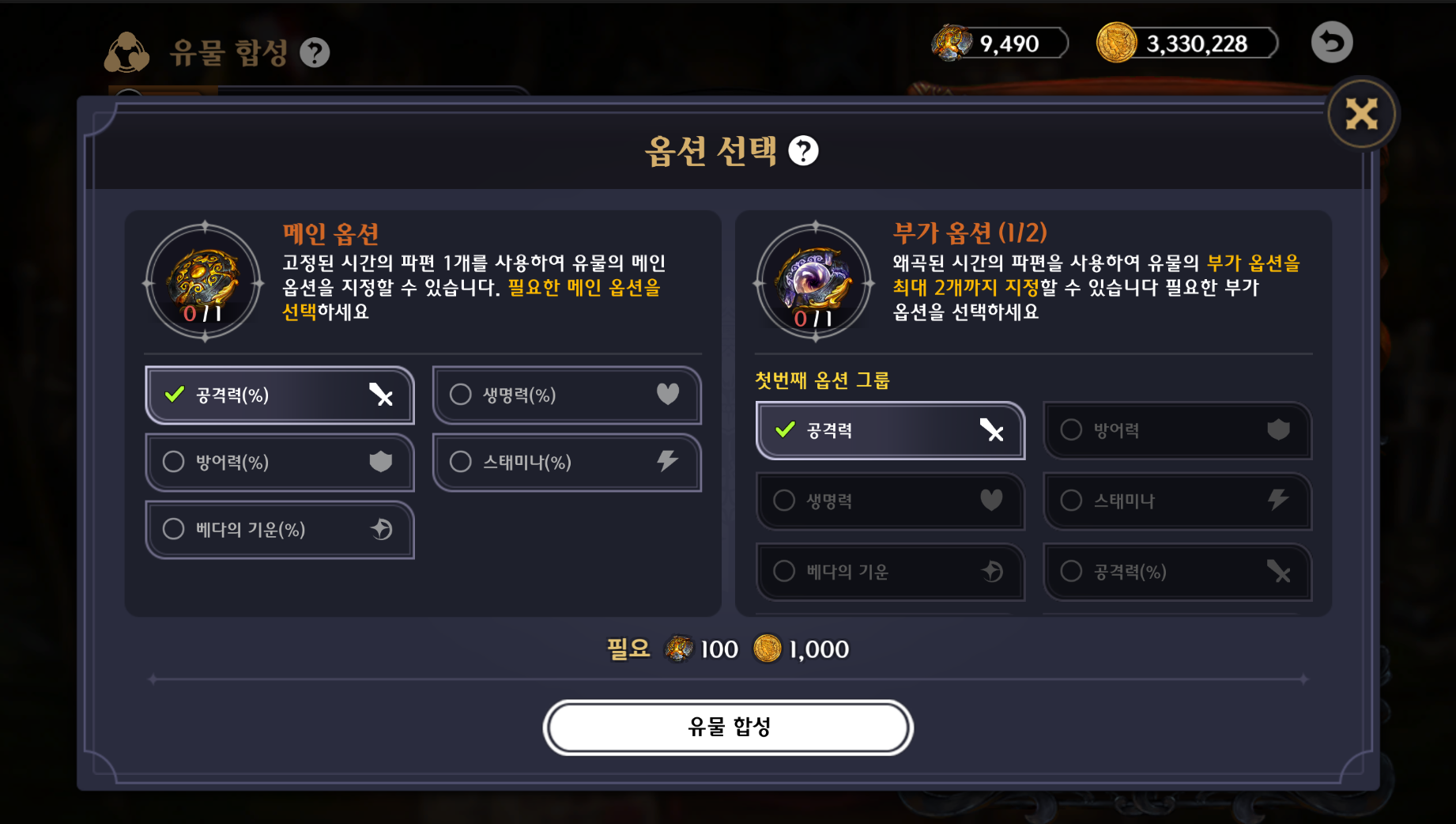Image resolution: width=1456 pixels, height=824 pixels.
Task: Select sub option 방어력
Action: [x=1176, y=430]
